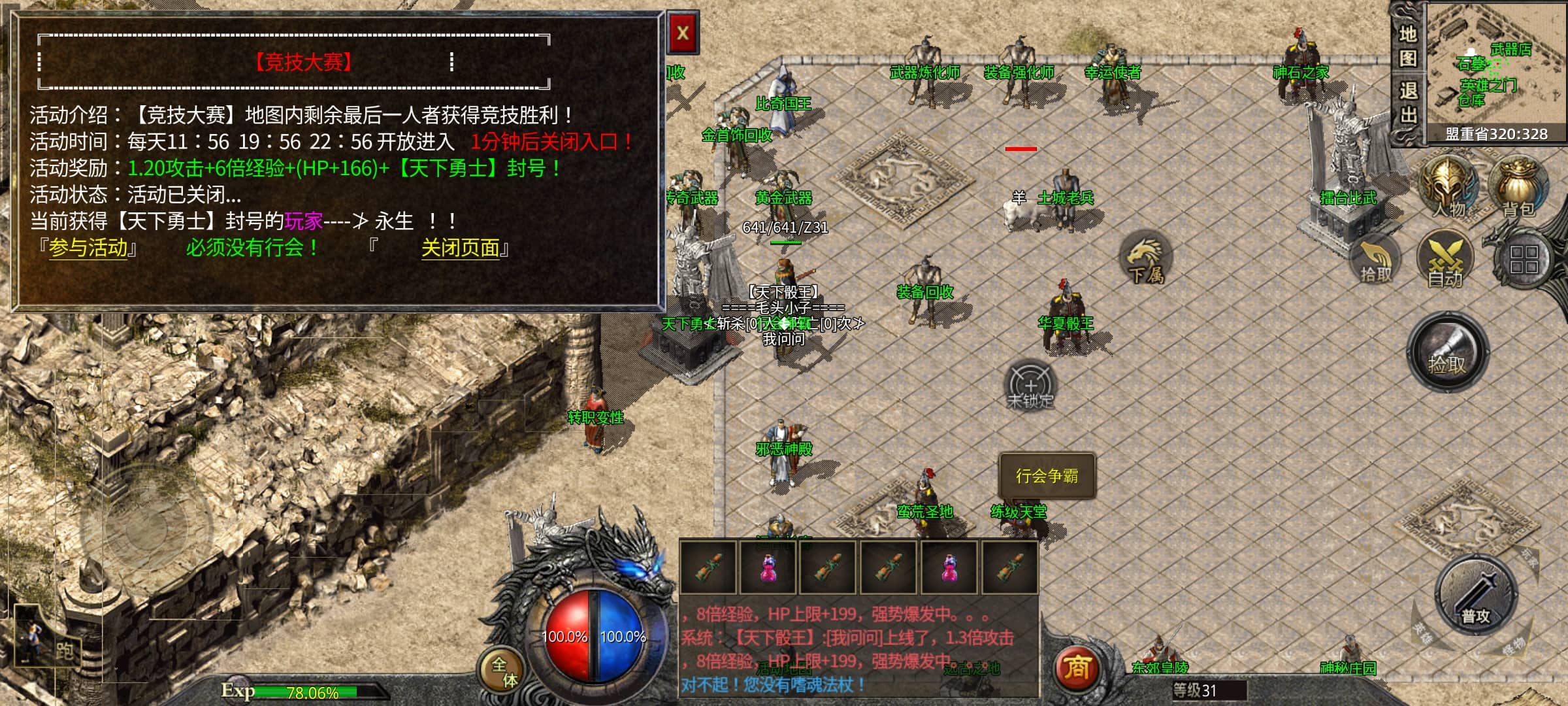Open the 下属 dragon icon
This screenshot has height=706, width=1568.
click(x=1145, y=258)
